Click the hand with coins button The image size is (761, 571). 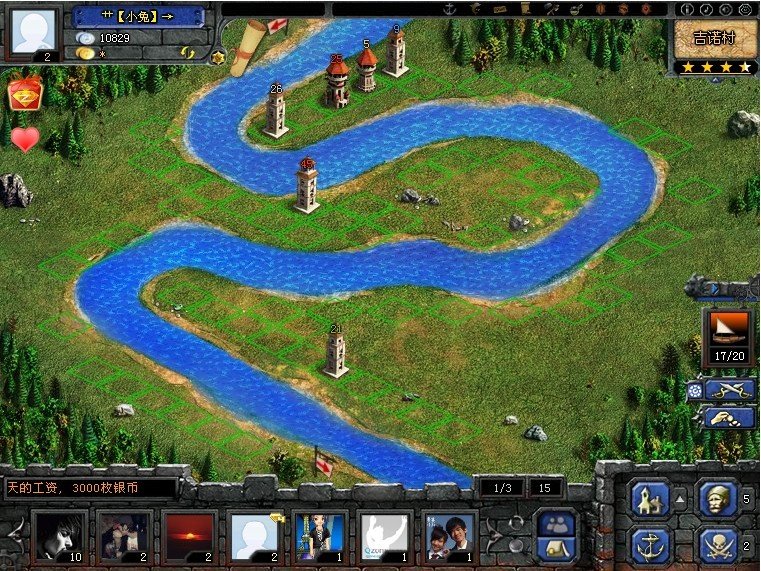(729, 416)
